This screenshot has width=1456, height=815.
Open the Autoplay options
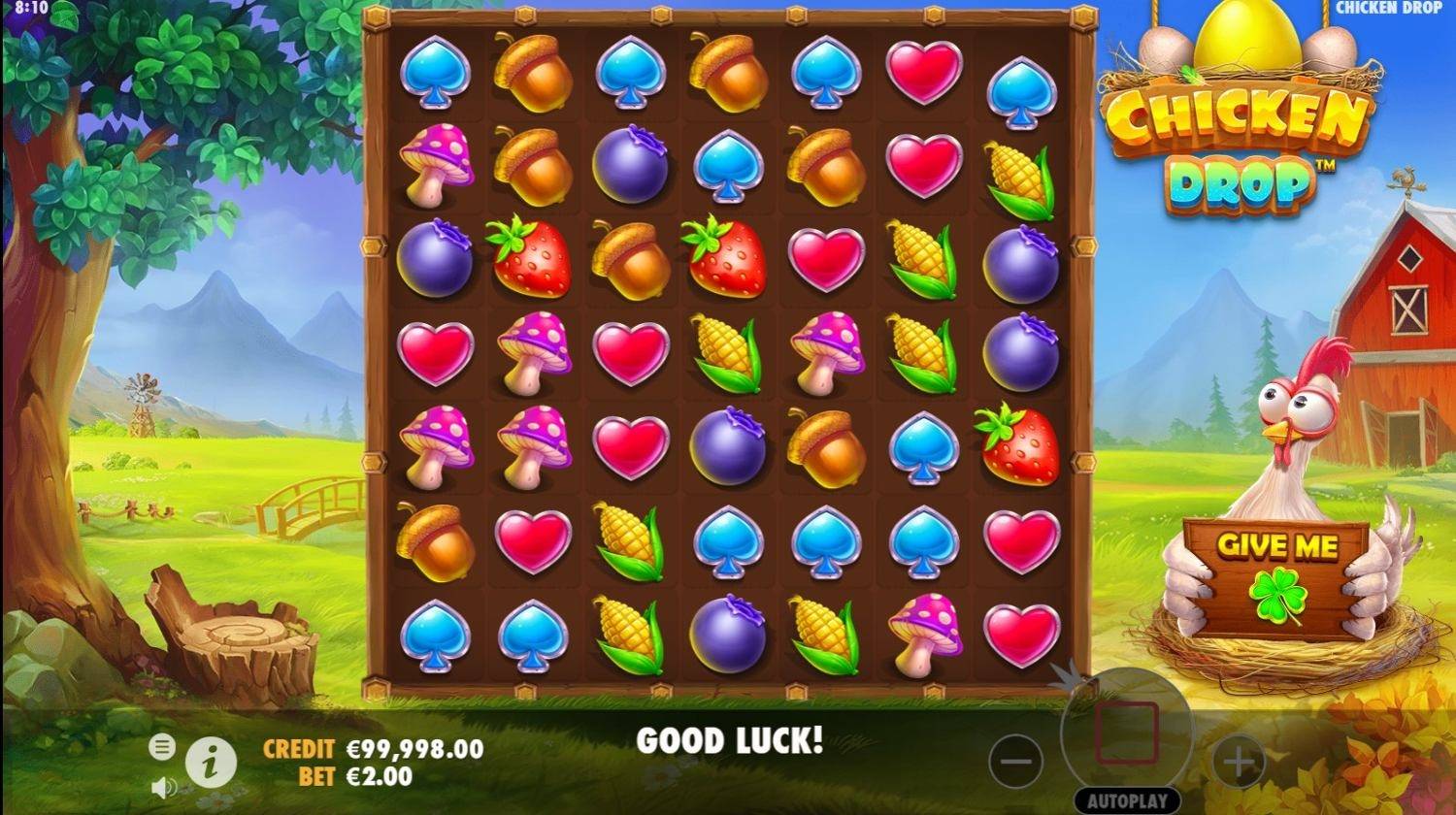1127,801
